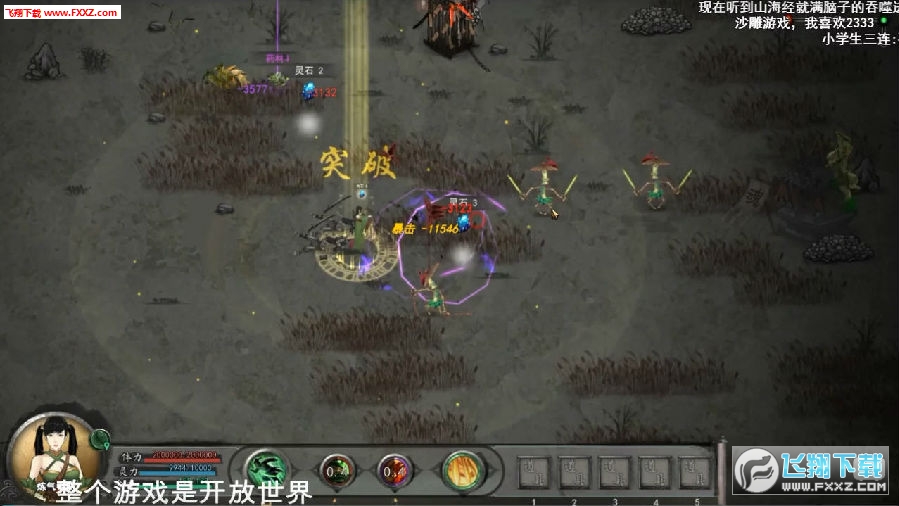Open the character portrait panel
899x506 pixels.
[x=52, y=455]
